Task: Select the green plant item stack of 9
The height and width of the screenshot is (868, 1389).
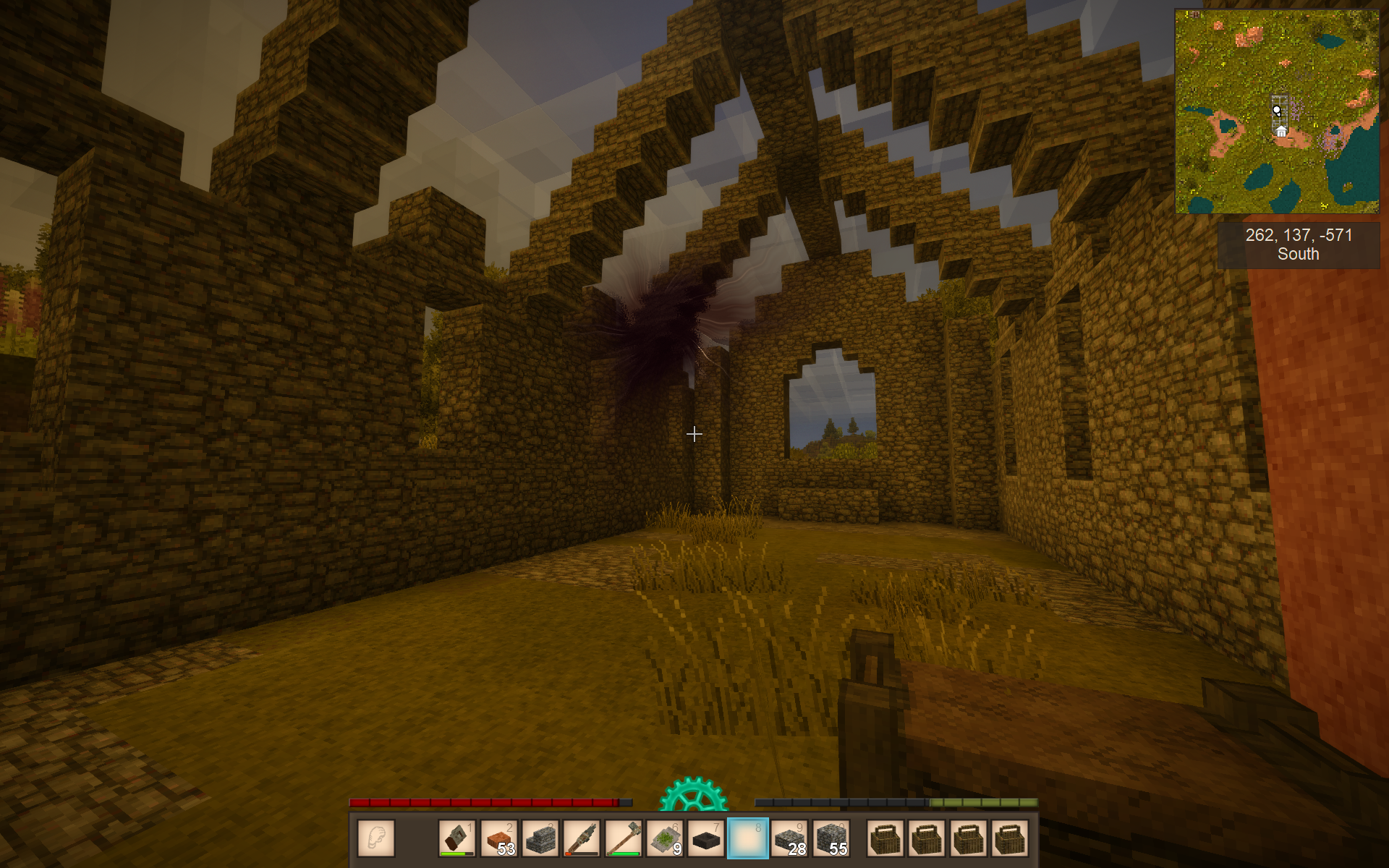Action: coord(665,838)
